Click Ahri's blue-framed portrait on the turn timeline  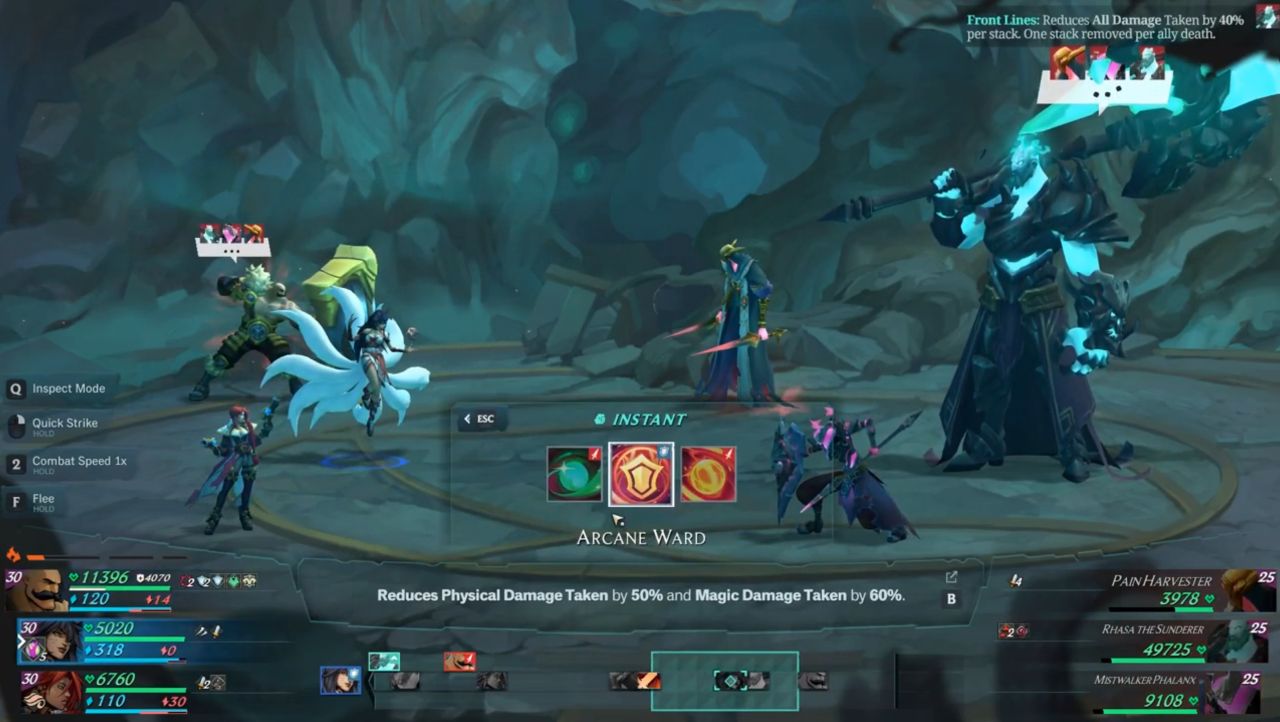click(340, 680)
